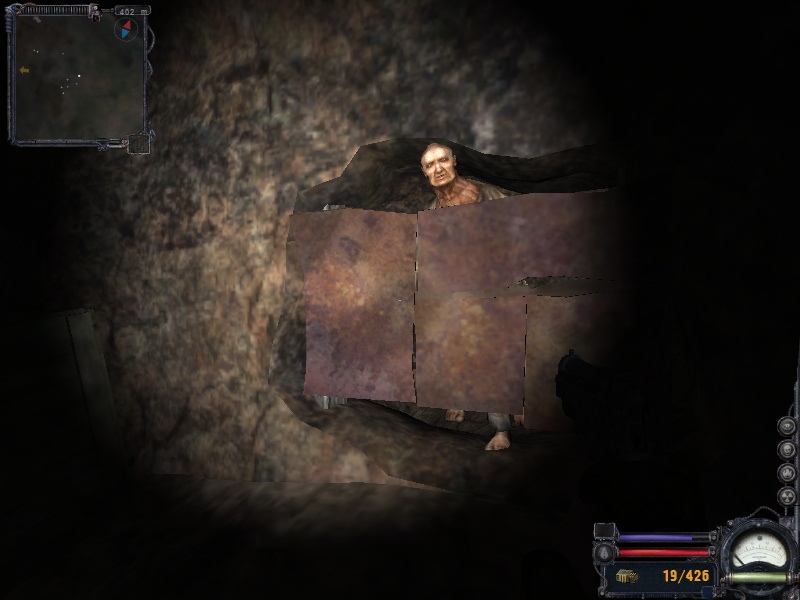Click the eye status indicator icon
This screenshot has height=600, width=800.
(x=786, y=427)
